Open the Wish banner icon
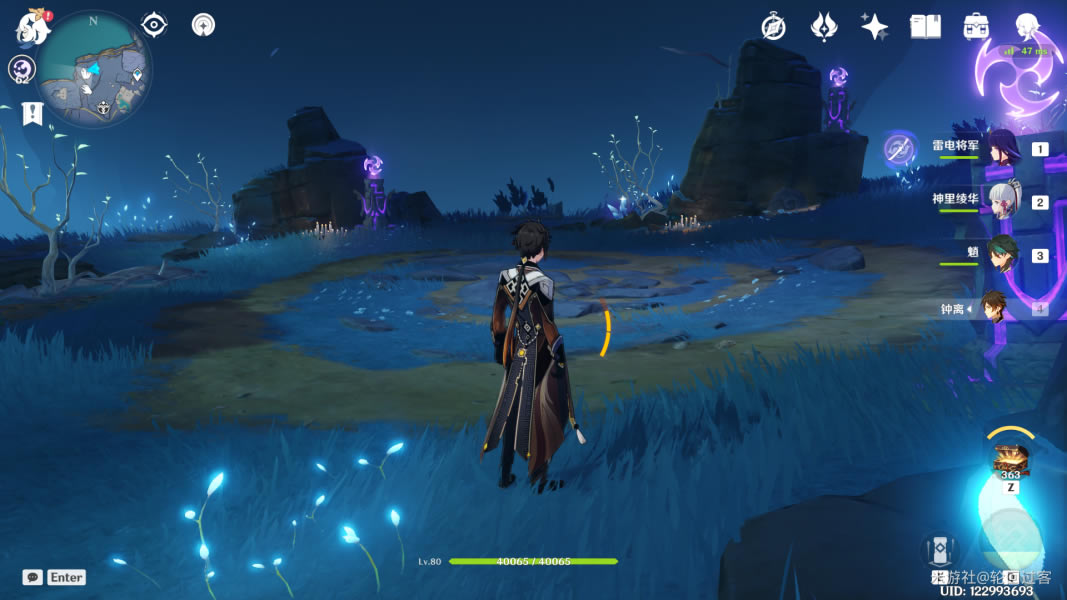 pyautogui.click(x=823, y=27)
